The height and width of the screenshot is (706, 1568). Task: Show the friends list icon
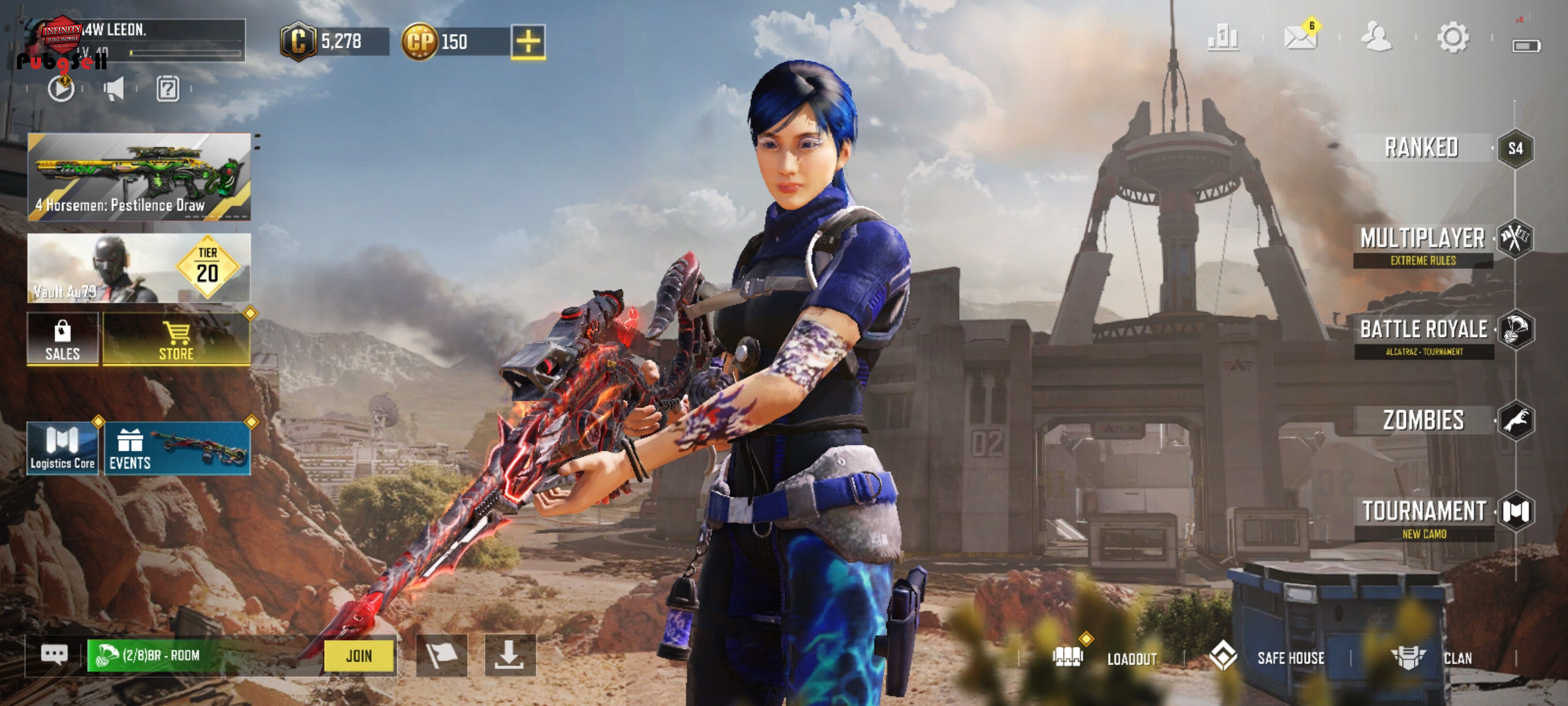click(1376, 37)
